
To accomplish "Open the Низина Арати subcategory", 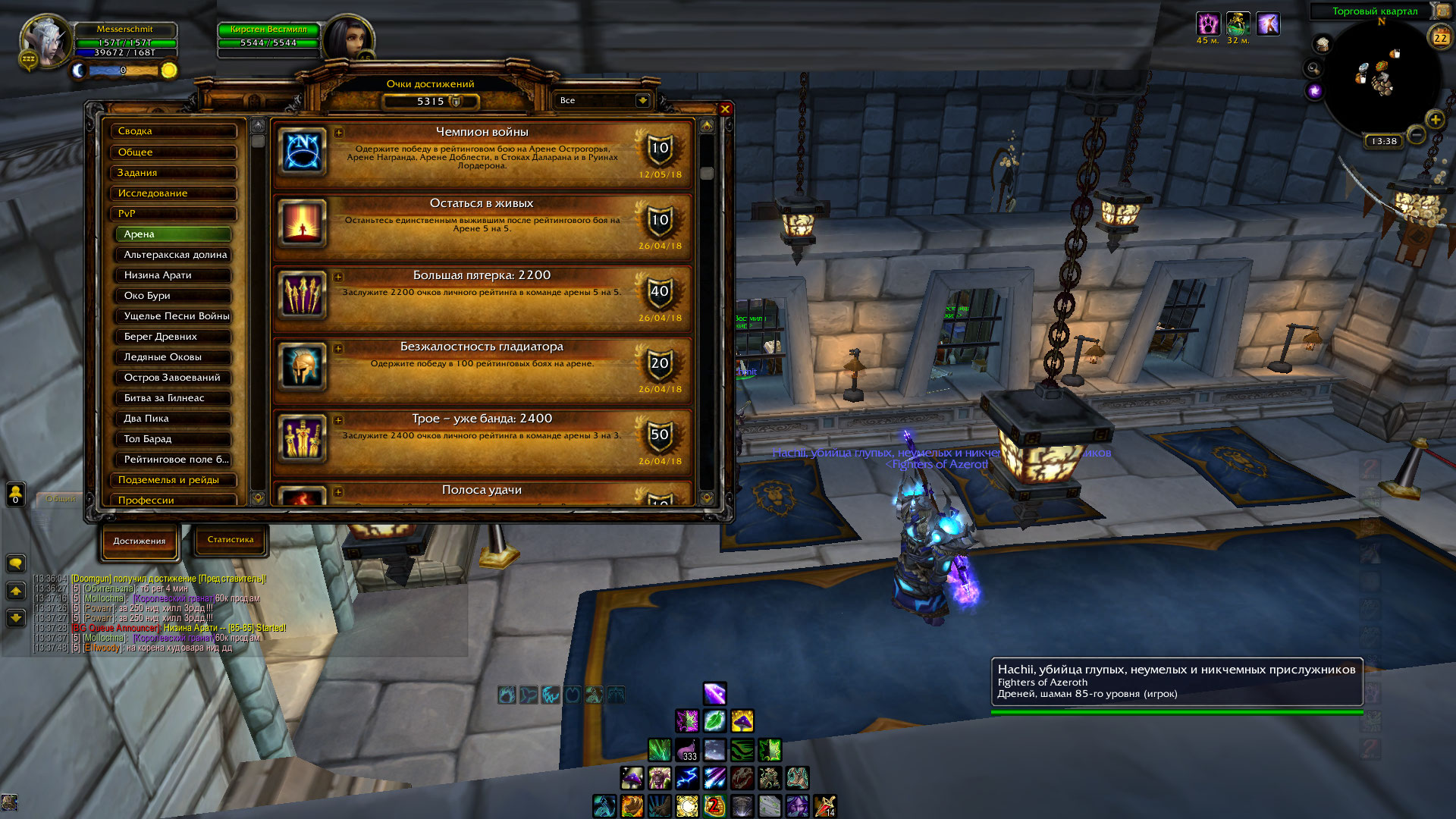I will pos(174,275).
